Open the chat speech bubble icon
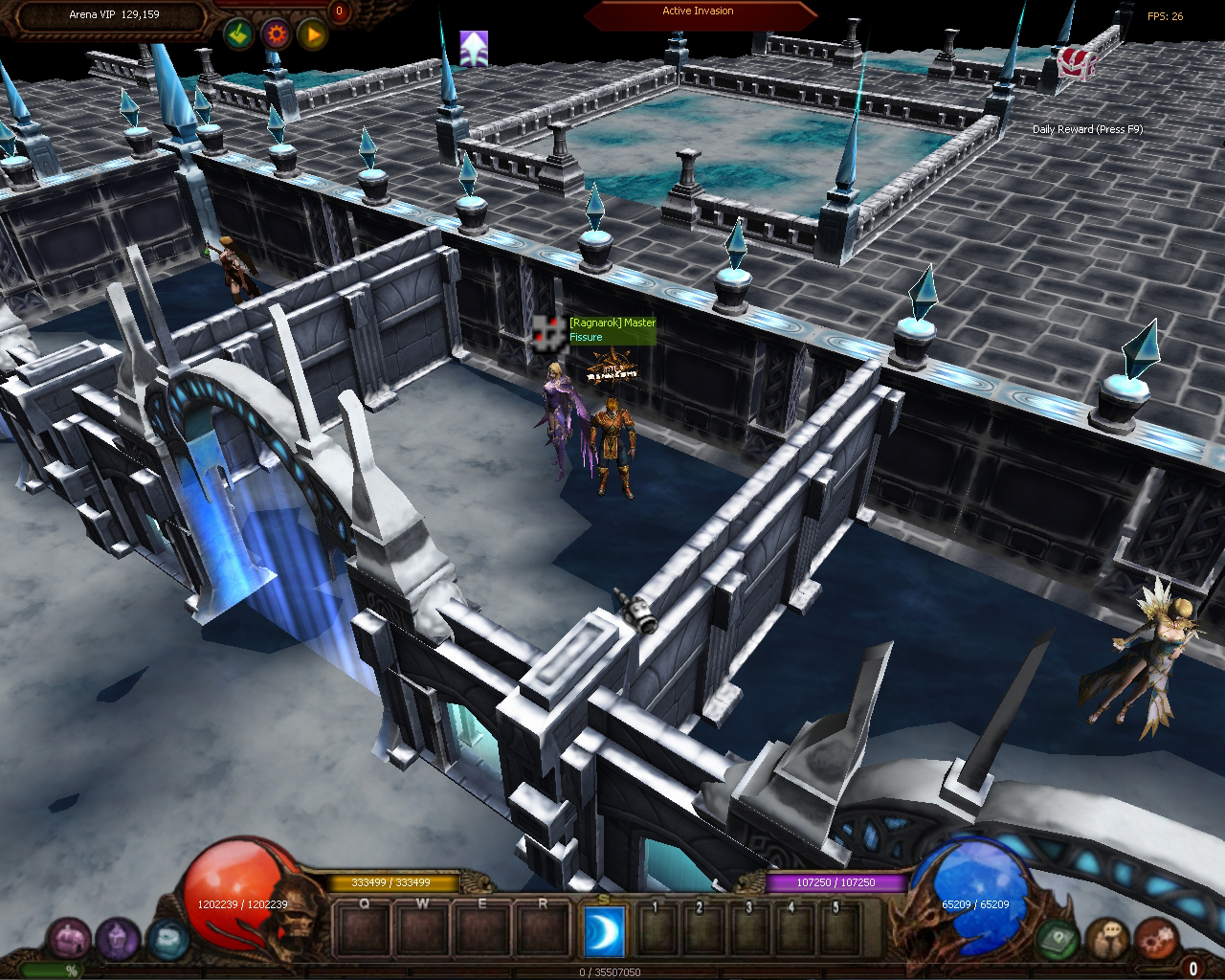This screenshot has width=1225, height=980. (x=1107, y=937)
